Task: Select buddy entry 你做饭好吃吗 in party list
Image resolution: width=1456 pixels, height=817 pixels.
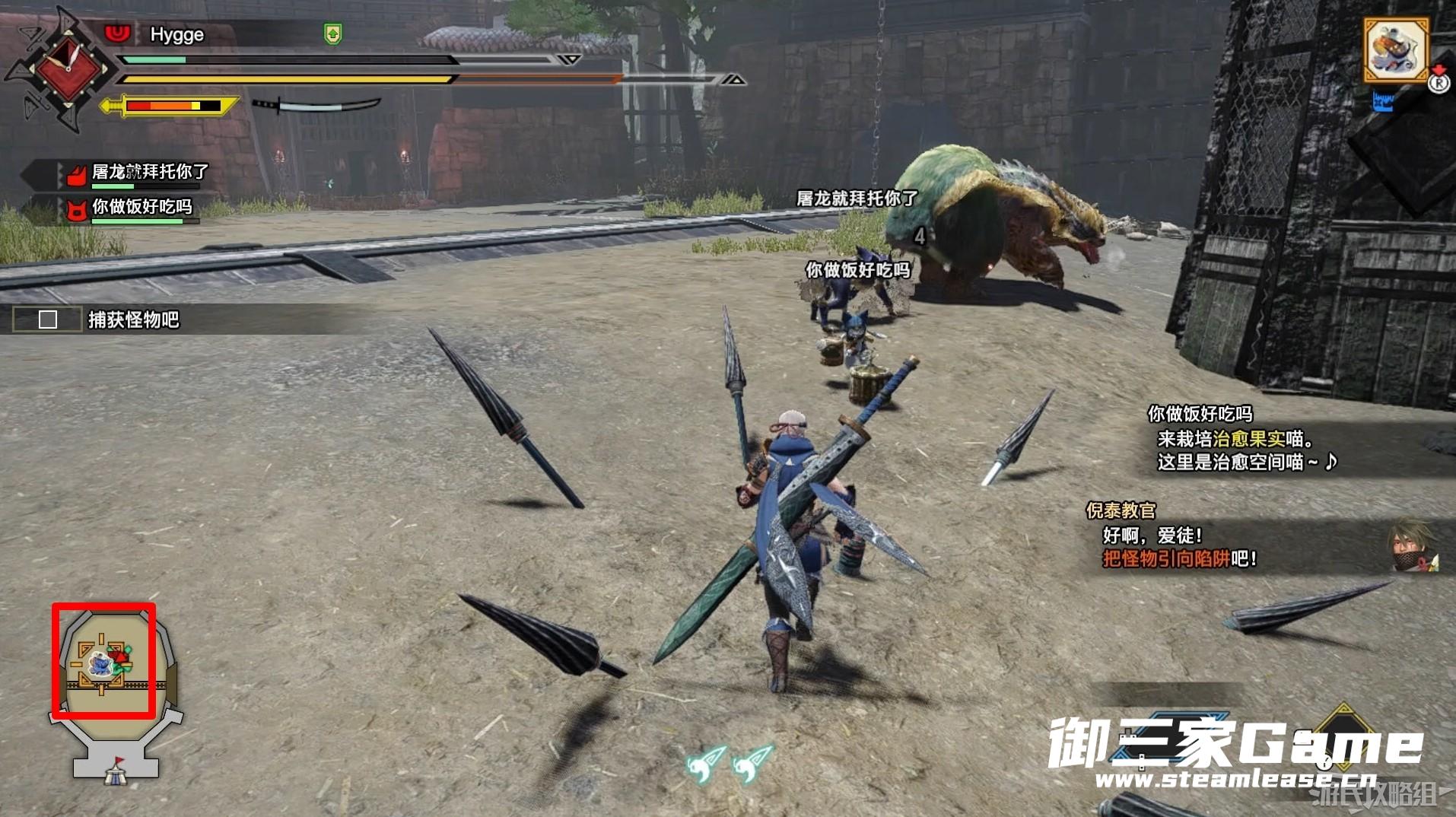Action: coord(141,208)
